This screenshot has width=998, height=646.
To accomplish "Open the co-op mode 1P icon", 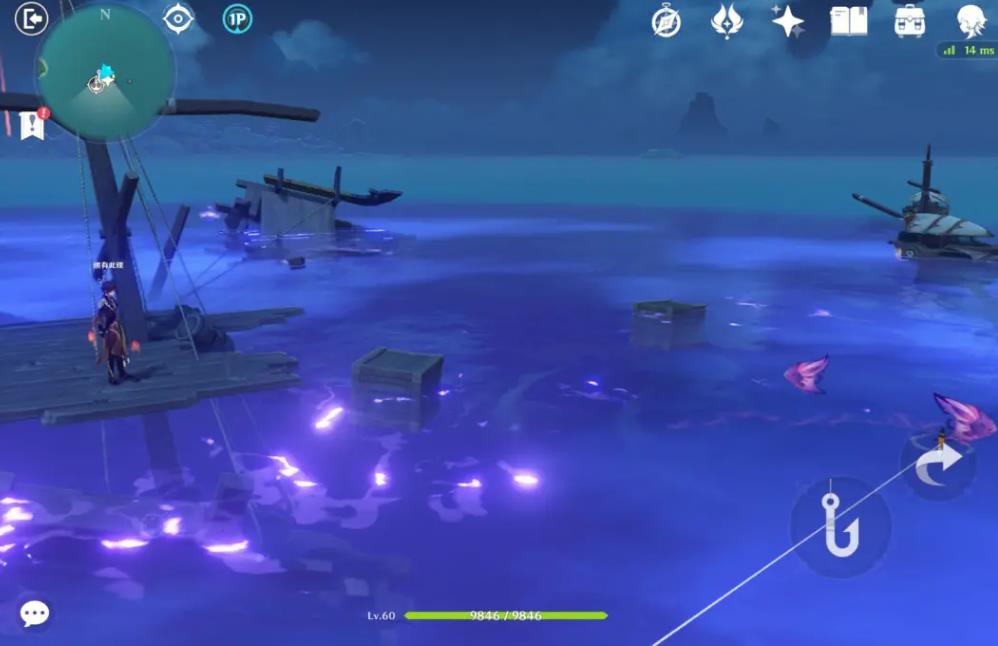I will pyautogui.click(x=237, y=19).
